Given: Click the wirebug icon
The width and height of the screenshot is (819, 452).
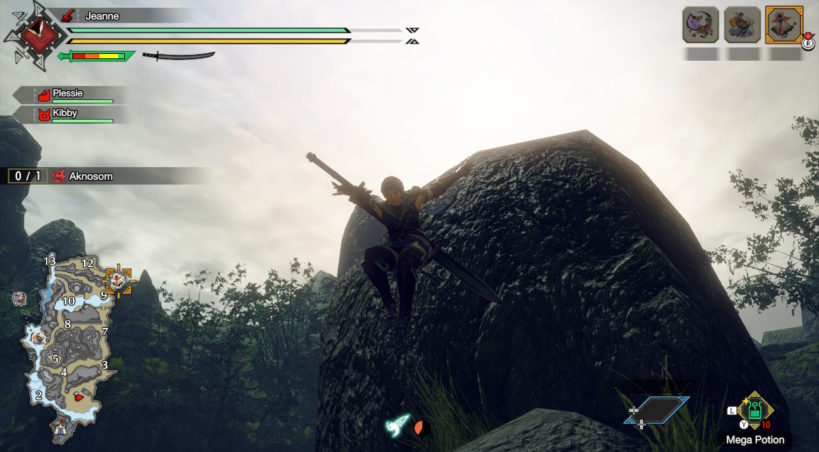Looking at the screenshot, I should coord(399,425).
